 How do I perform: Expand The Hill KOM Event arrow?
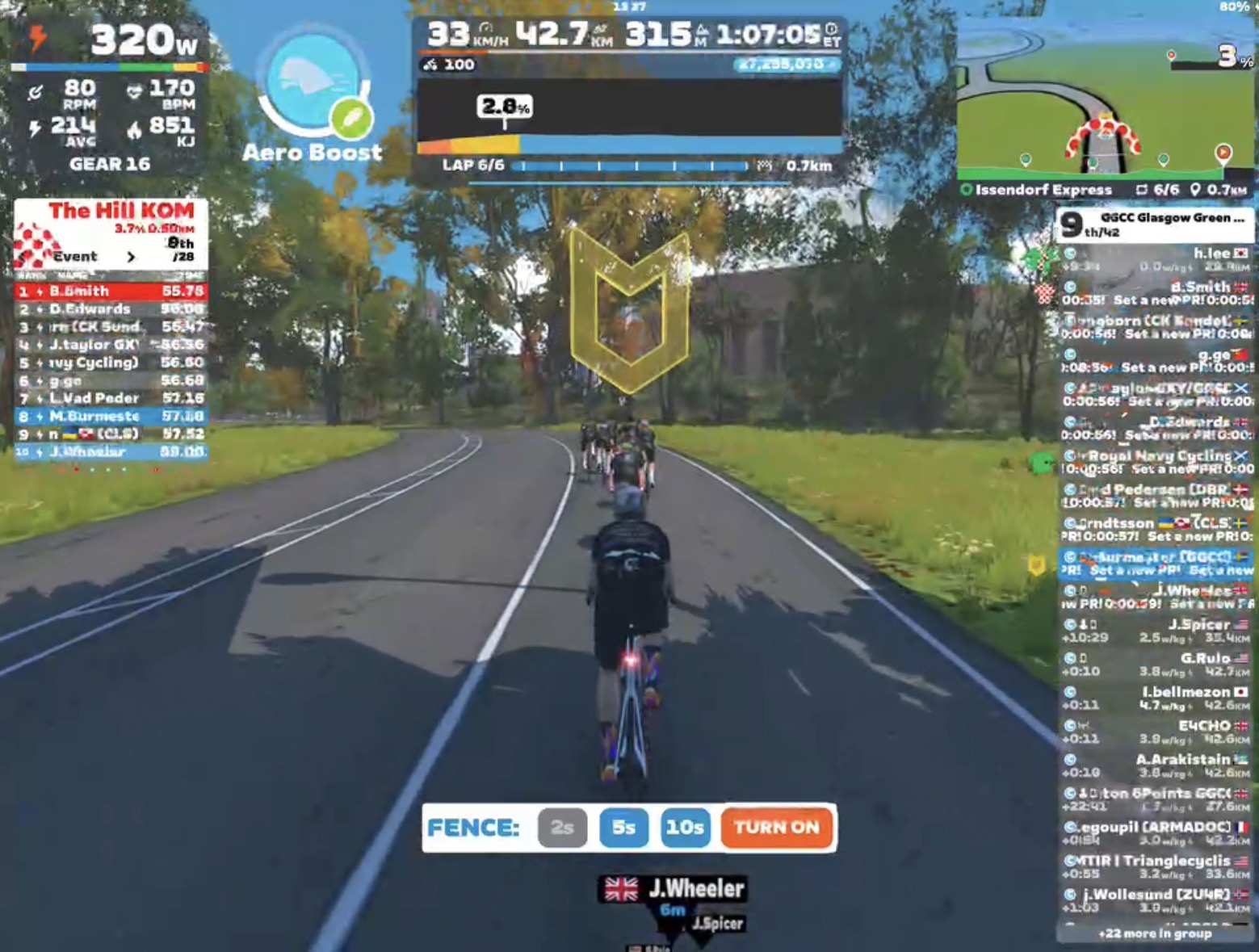tap(131, 257)
